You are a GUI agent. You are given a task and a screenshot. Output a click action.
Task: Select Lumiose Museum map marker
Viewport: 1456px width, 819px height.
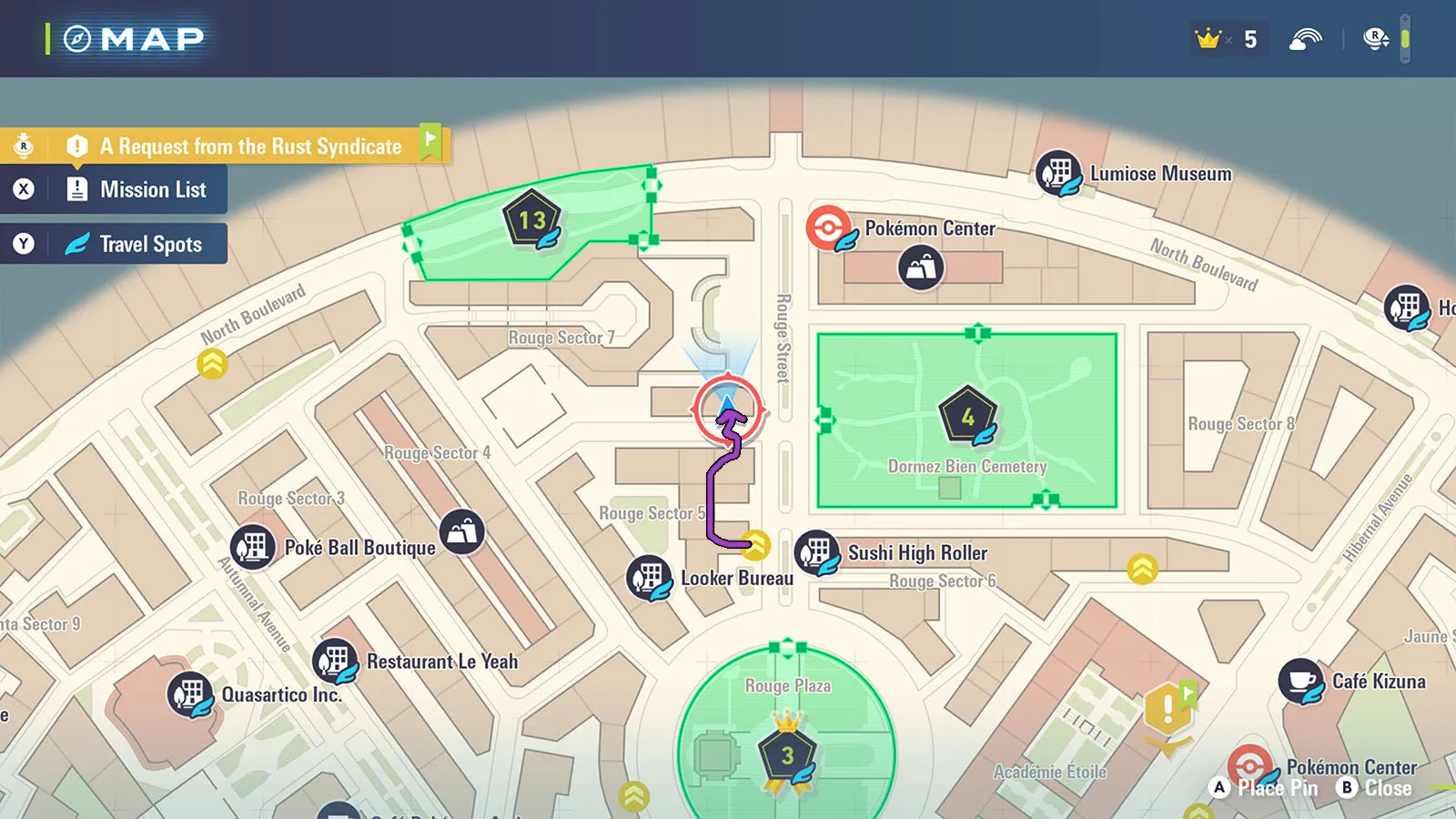click(1058, 173)
